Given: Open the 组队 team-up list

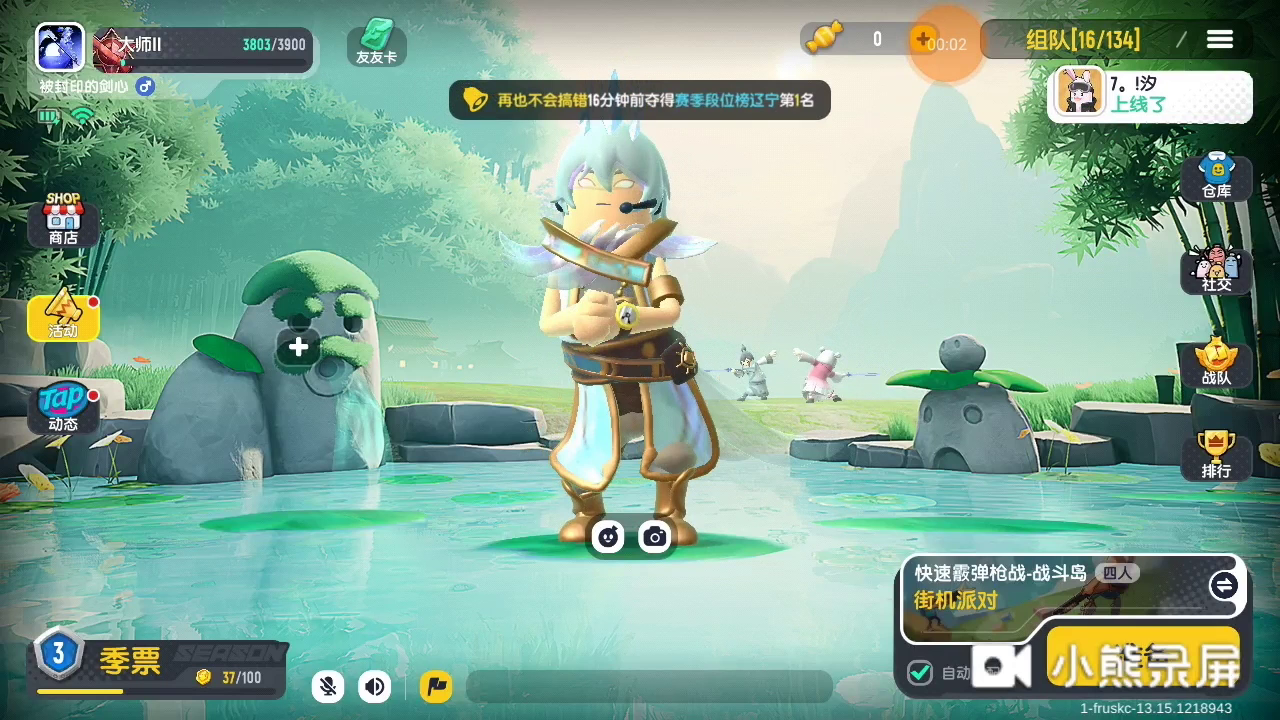Looking at the screenshot, I should tap(1083, 40).
